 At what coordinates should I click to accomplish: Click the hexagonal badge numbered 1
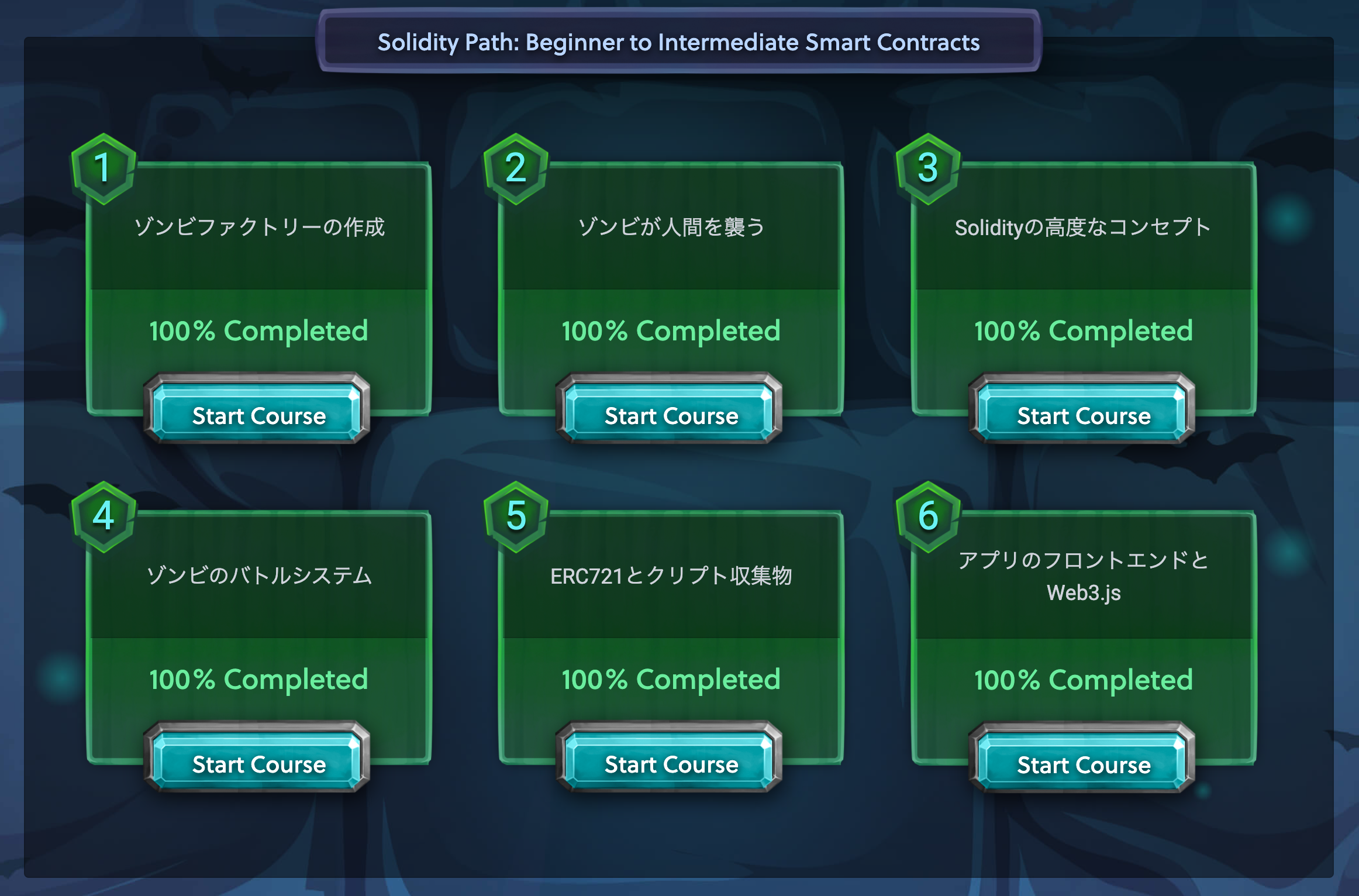[103, 170]
